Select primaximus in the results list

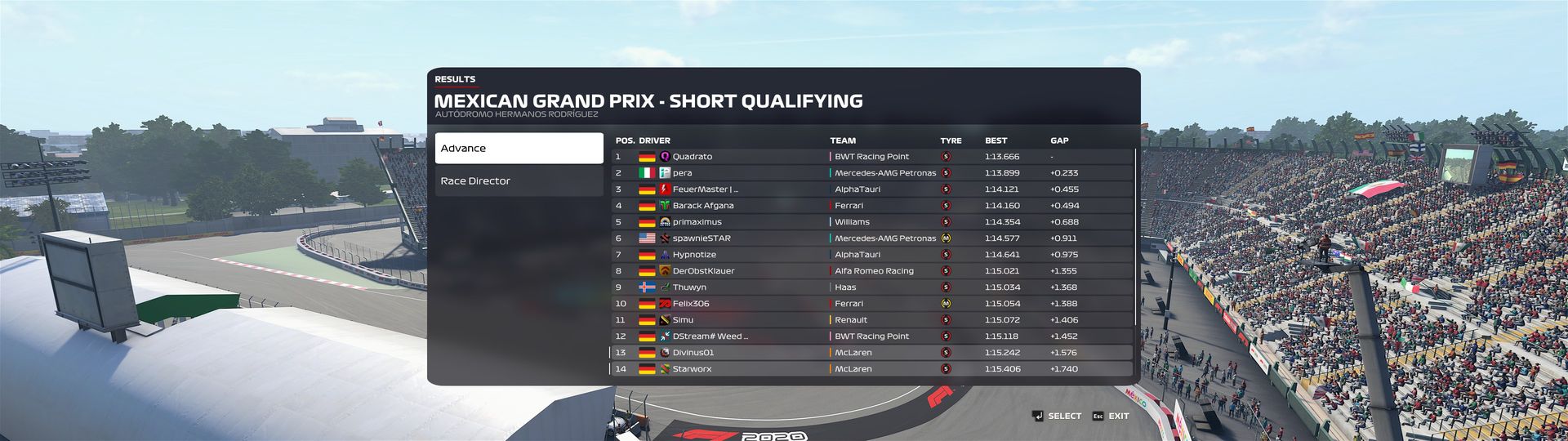[x=871, y=222]
